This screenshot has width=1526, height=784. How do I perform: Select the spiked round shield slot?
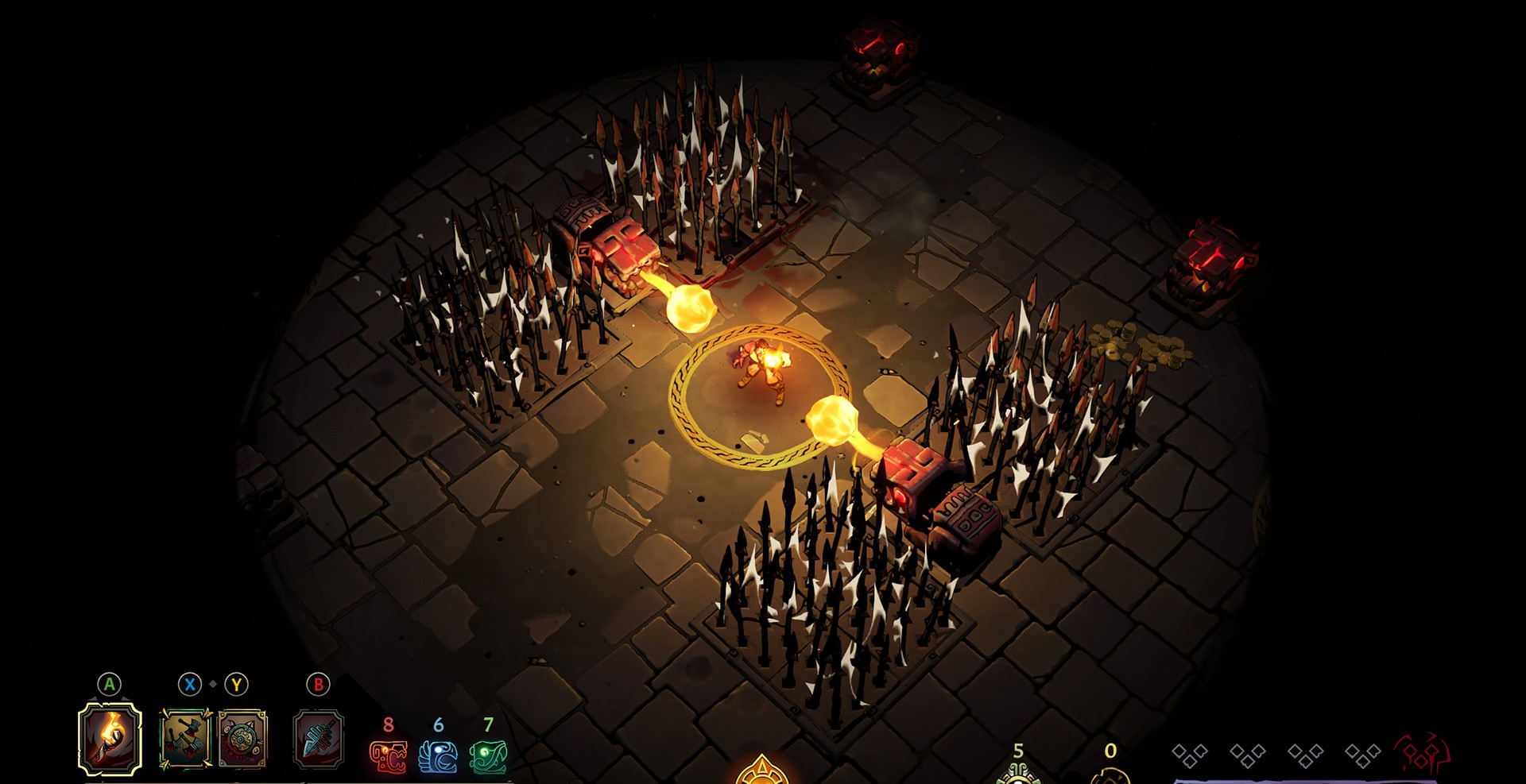pos(242,740)
